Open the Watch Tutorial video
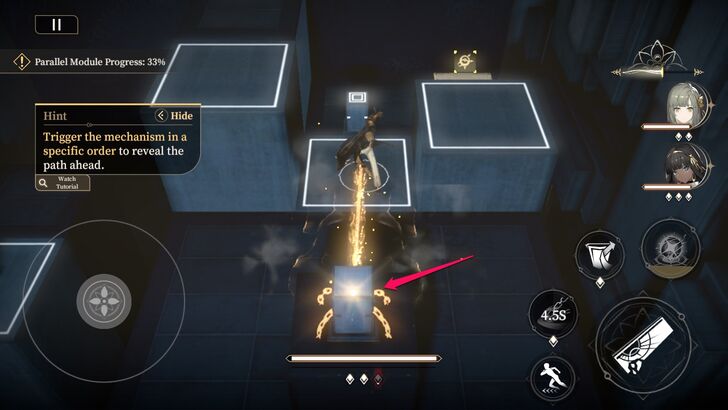The width and height of the screenshot is (728, 410). [x=62, y=182]
